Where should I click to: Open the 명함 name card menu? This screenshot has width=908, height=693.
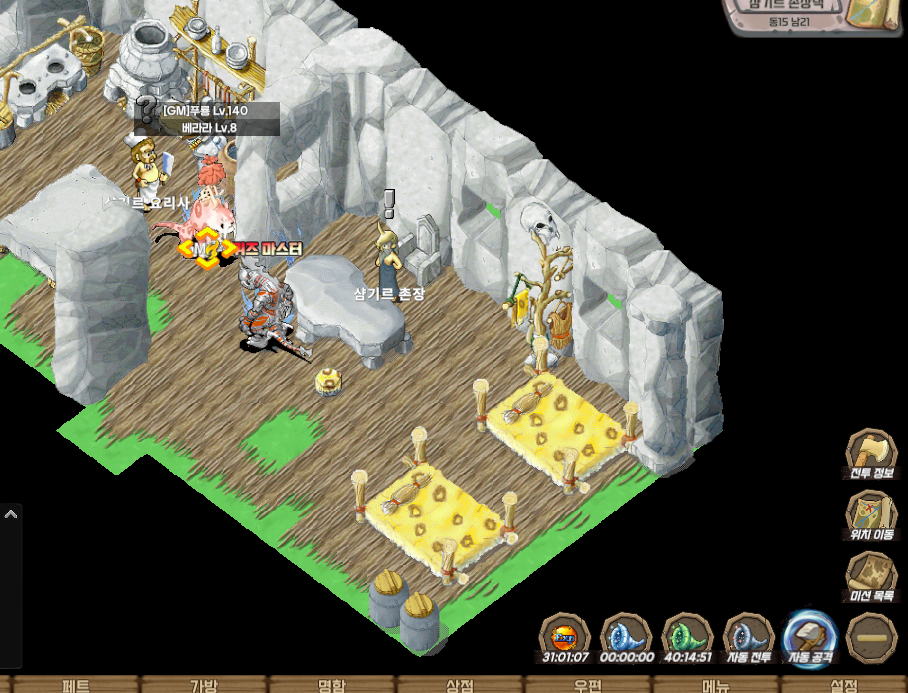pyautogui.click(x=332, y=686)
